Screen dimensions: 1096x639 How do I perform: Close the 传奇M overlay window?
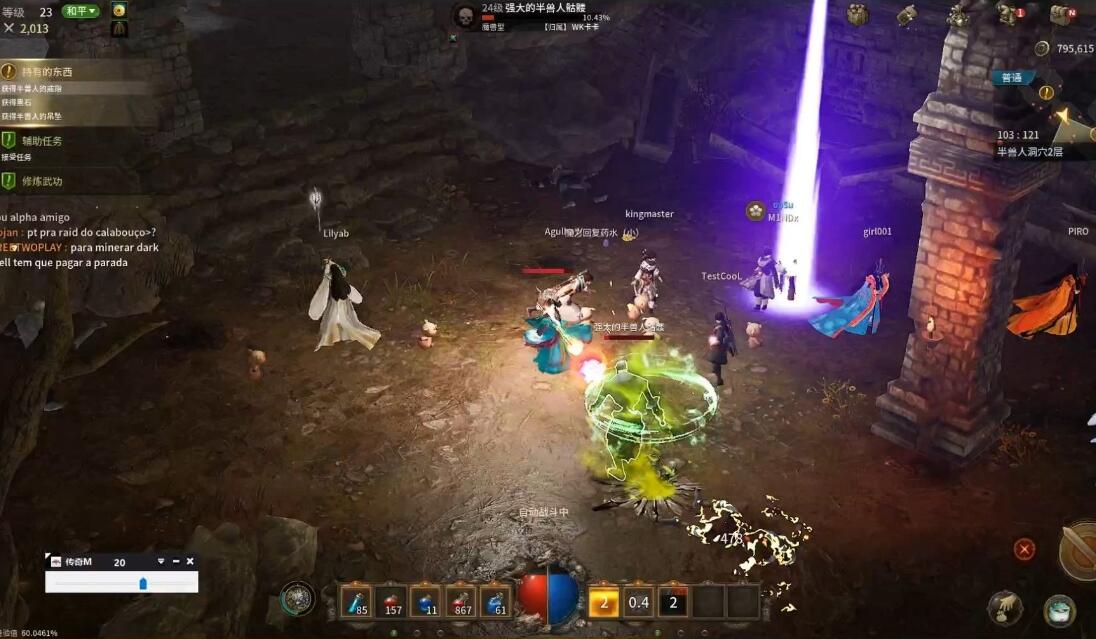click(190, 562)
